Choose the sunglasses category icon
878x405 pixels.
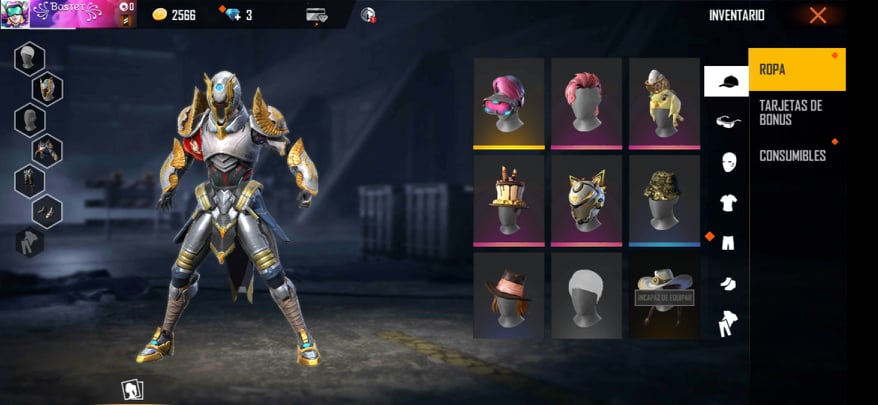pos(727,121)
